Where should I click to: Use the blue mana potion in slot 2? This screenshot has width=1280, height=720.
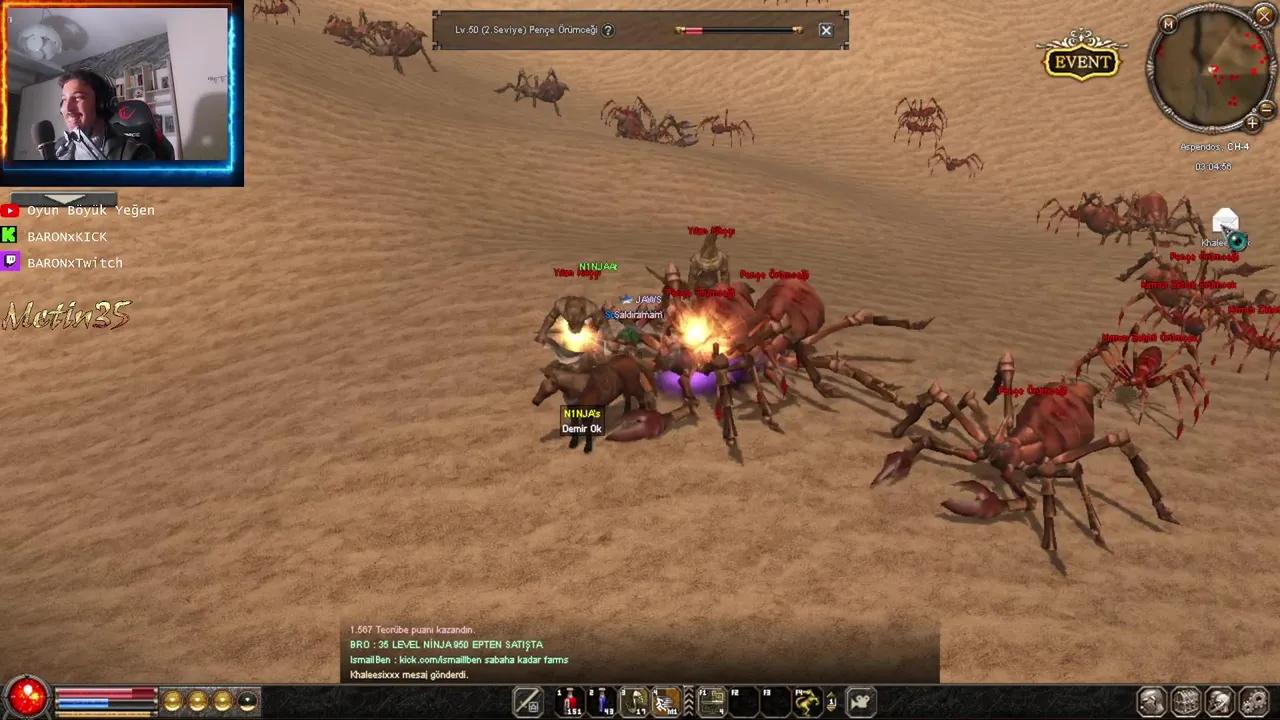[603, 702]
